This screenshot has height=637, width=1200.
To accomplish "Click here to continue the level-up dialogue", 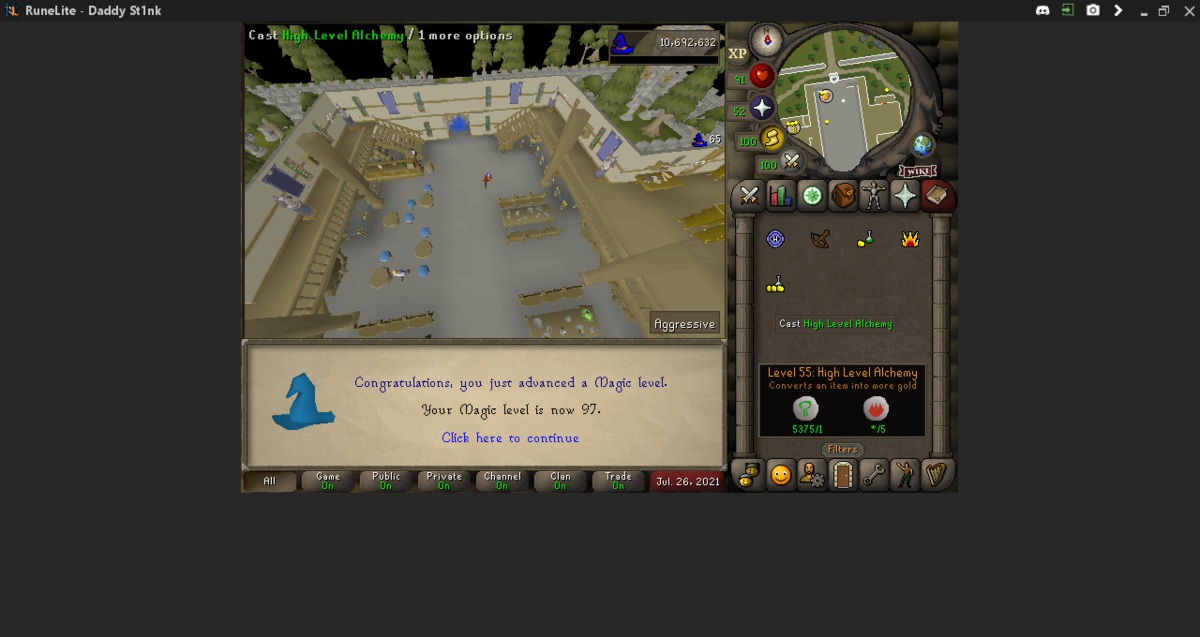I will (510, 438).
